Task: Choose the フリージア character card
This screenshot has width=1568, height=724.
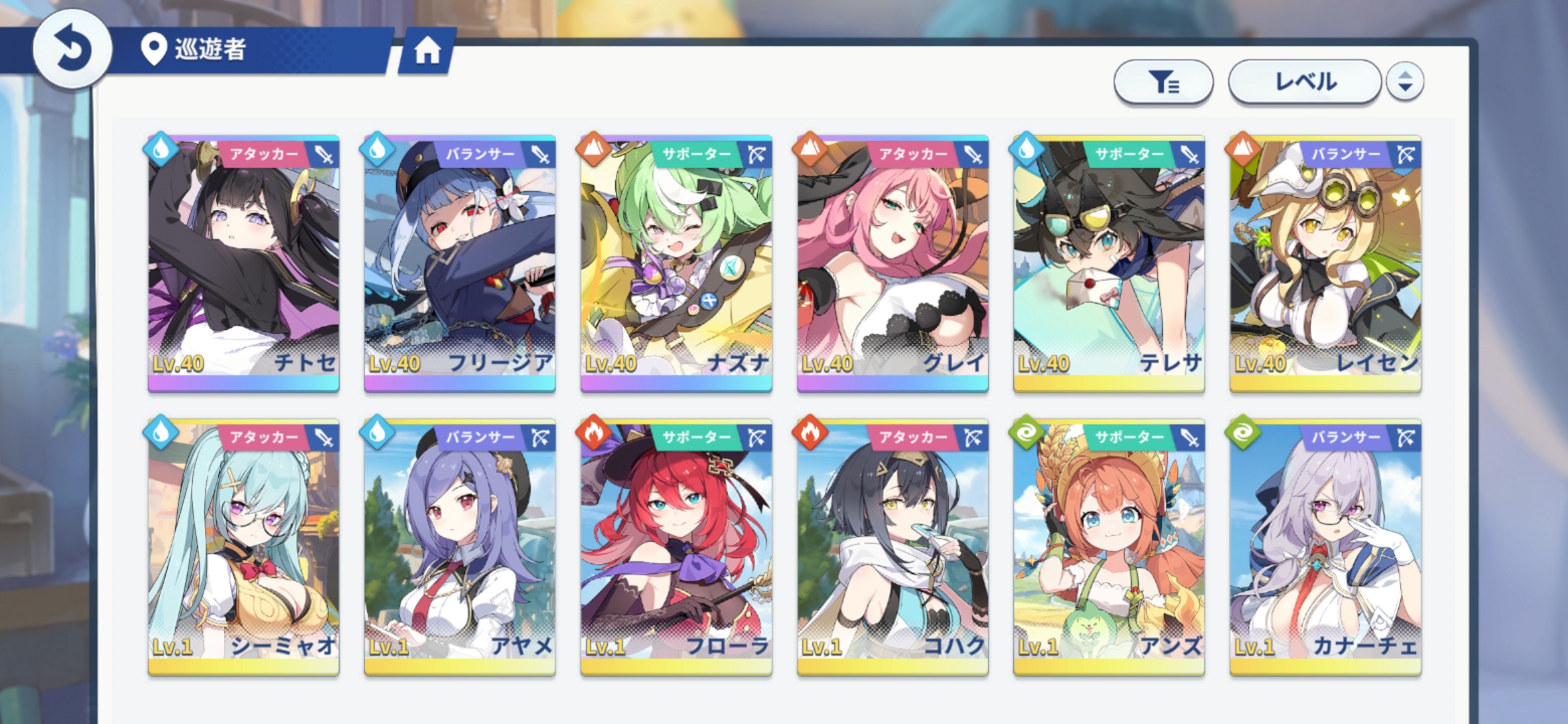Action: tap(460, 263)
